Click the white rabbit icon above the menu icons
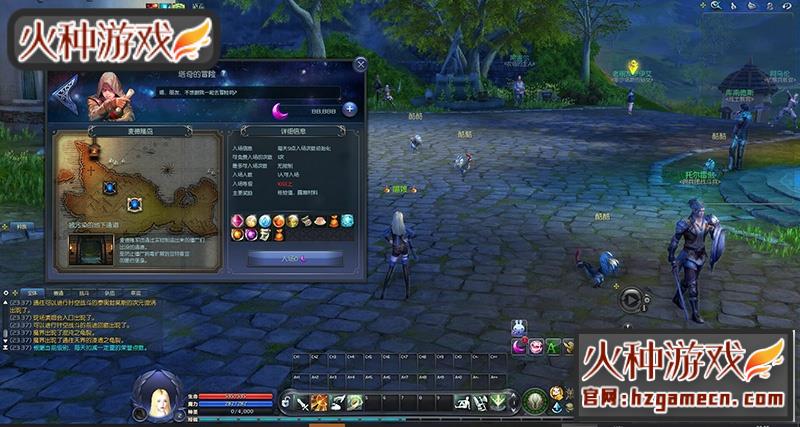The image size is (800, 427). pos(520,328)
